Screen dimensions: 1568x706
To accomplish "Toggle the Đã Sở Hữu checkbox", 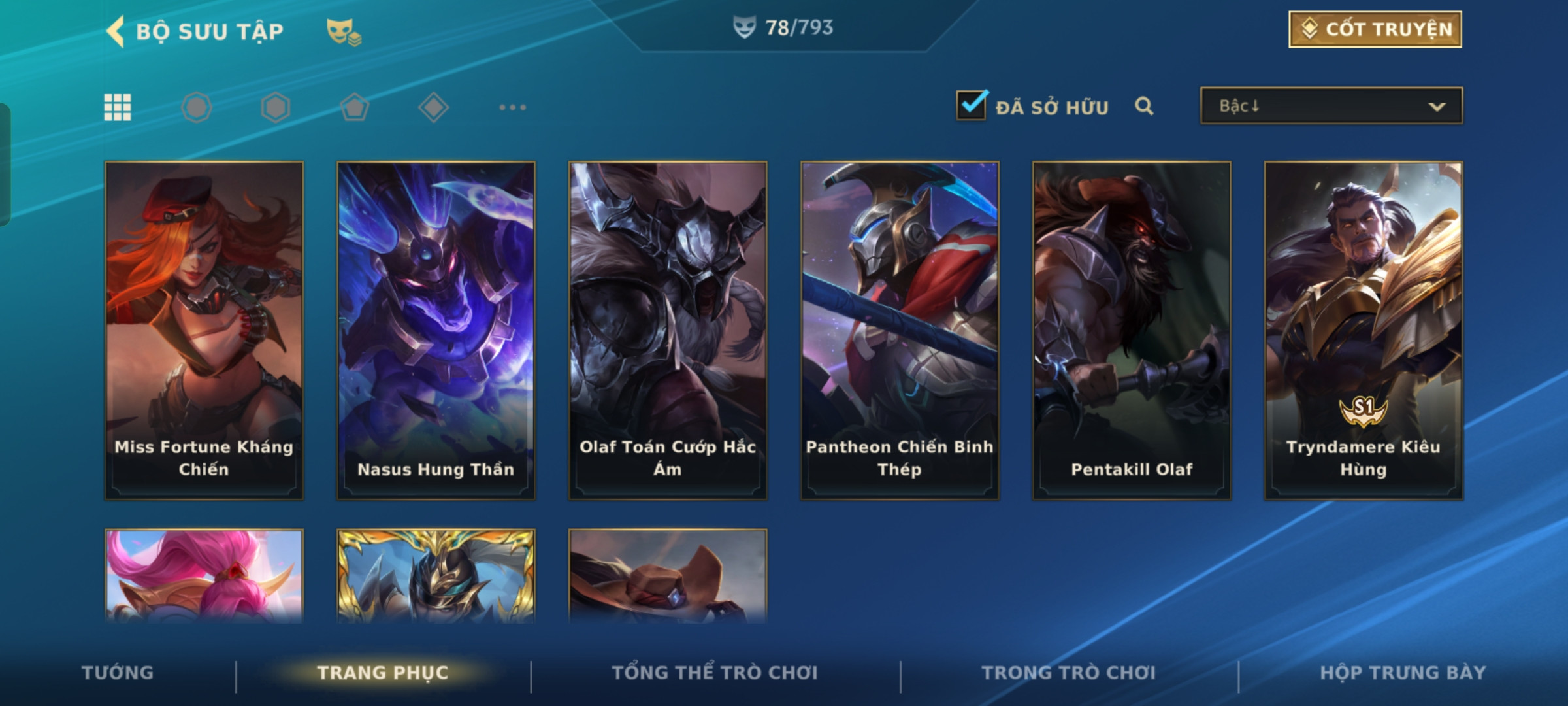I will point(972,105).
